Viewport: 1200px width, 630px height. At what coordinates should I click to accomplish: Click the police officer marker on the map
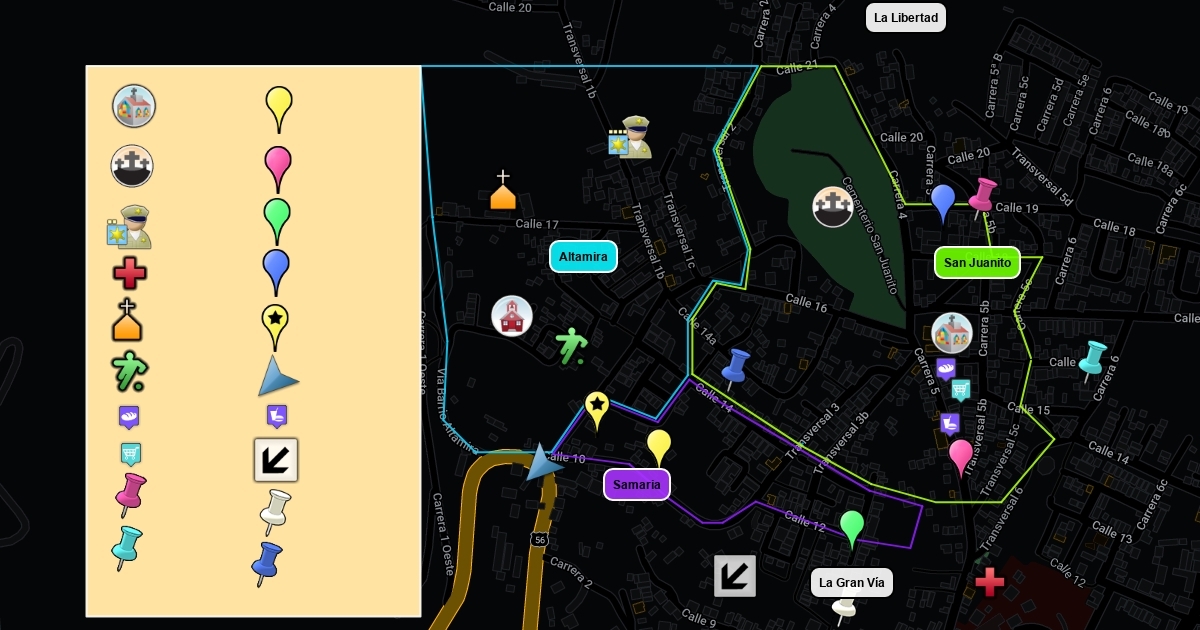tap(630, 138)
